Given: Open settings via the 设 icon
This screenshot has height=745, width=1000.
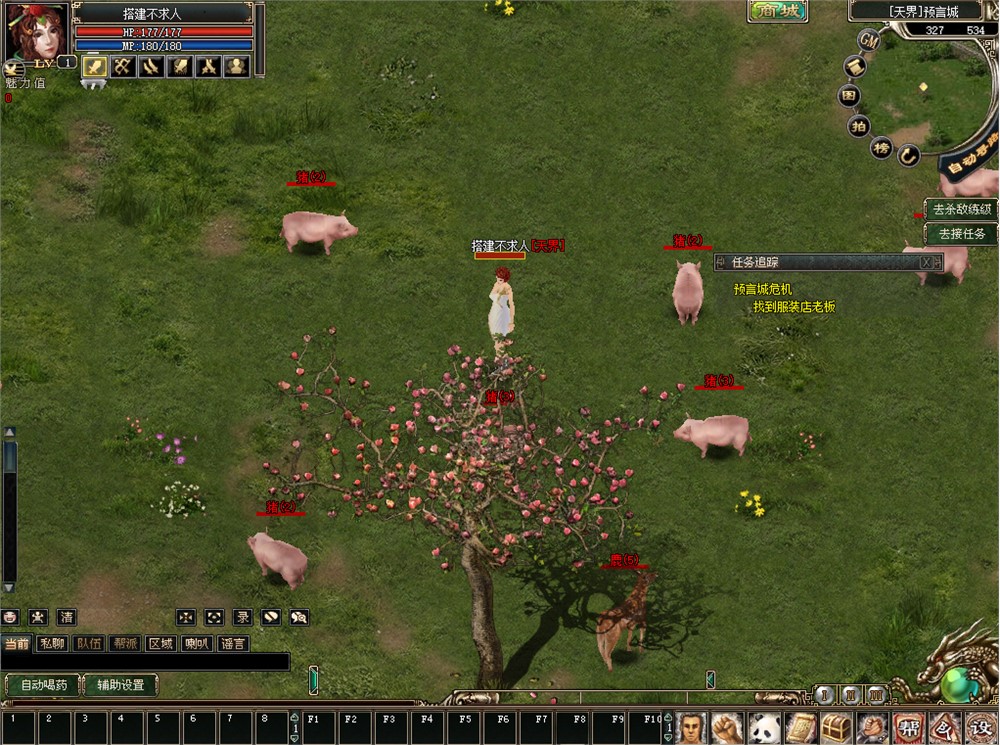Looking at the screenshot, I should tap(980, 727).
